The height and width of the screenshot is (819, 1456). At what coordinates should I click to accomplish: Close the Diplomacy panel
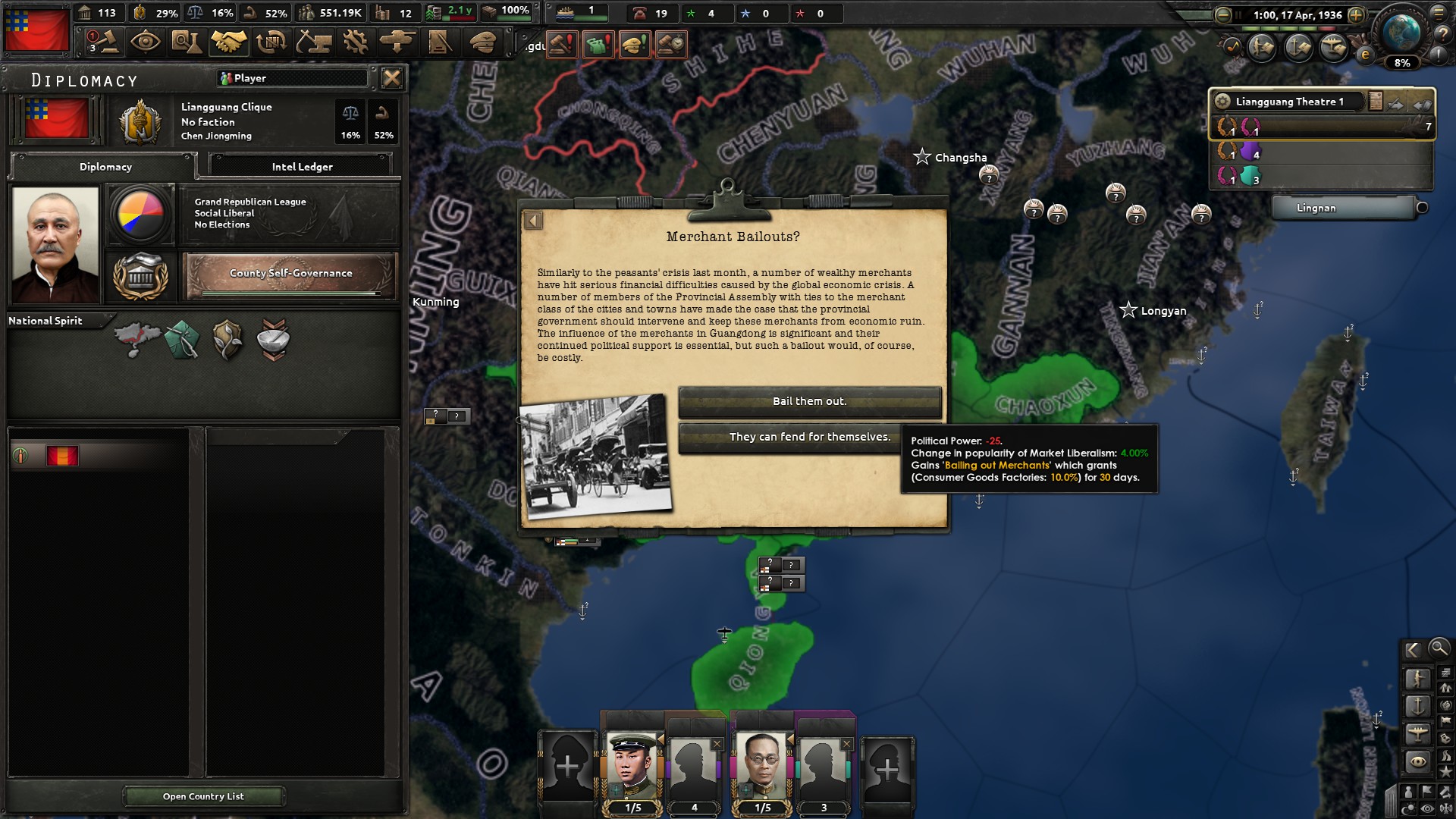pyautogui.click(x=391, y=78)
